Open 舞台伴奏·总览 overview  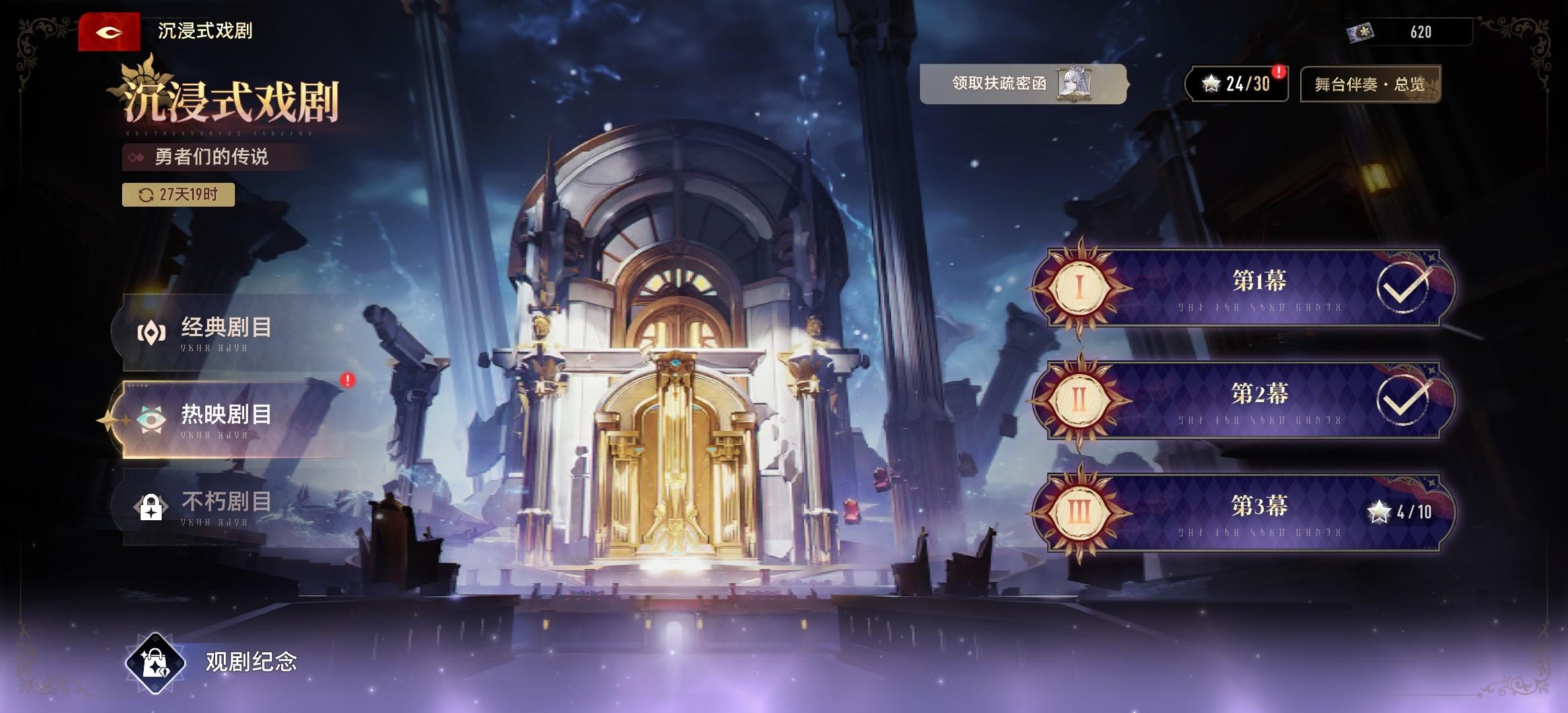pos(1370,85)
